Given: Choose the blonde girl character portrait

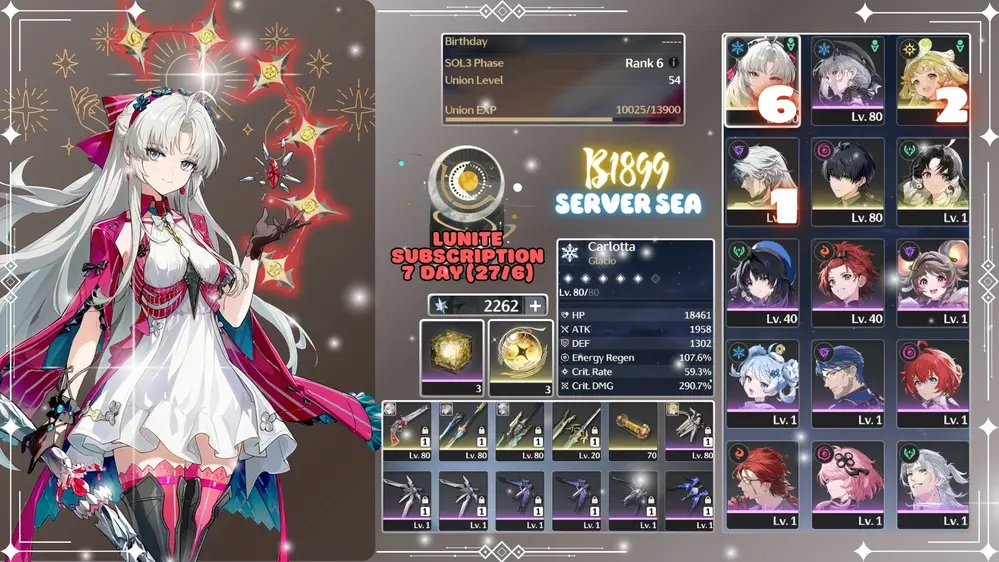Looking at the screenshot, I should [933, 80].
